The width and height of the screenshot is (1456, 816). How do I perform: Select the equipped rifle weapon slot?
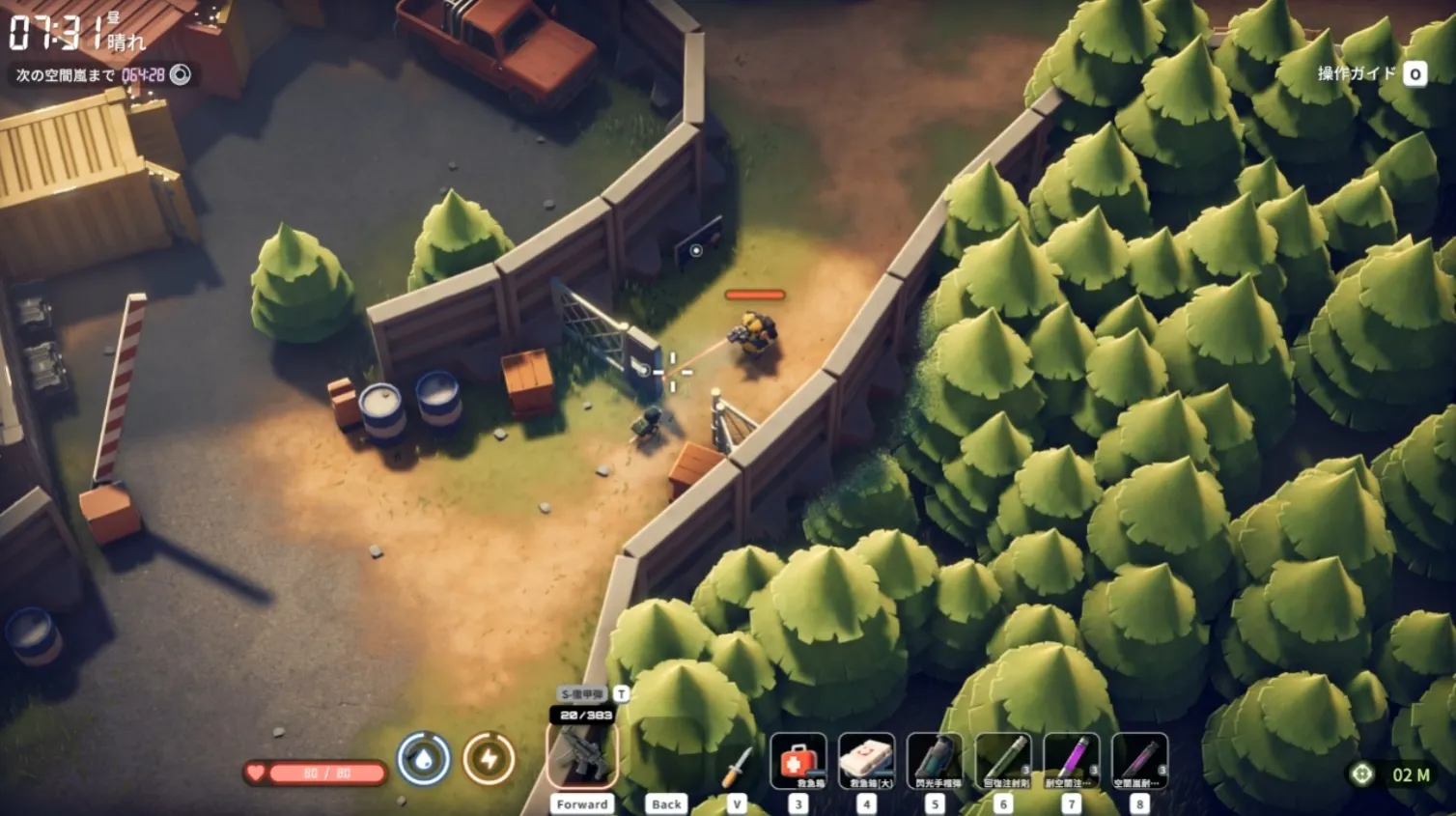point(582,756)
